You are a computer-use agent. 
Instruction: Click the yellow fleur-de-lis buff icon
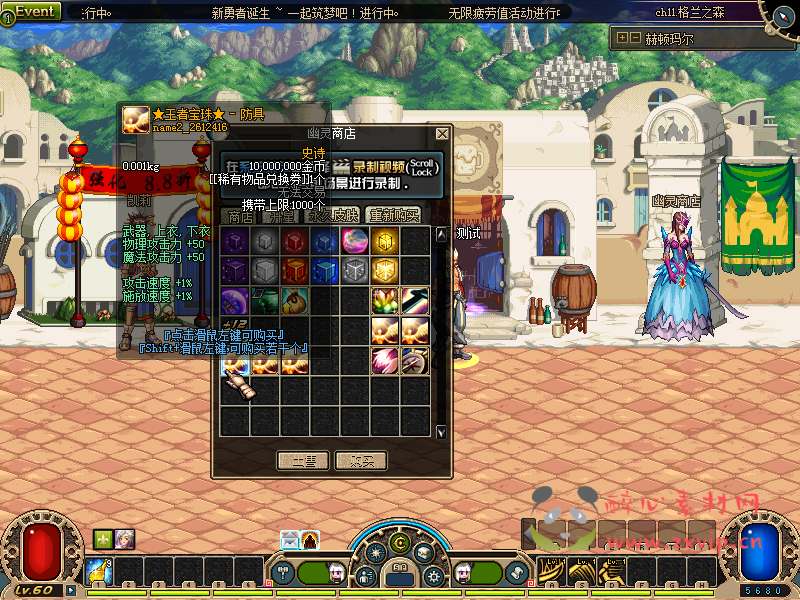pyautogui.click(x=104, y=539)
